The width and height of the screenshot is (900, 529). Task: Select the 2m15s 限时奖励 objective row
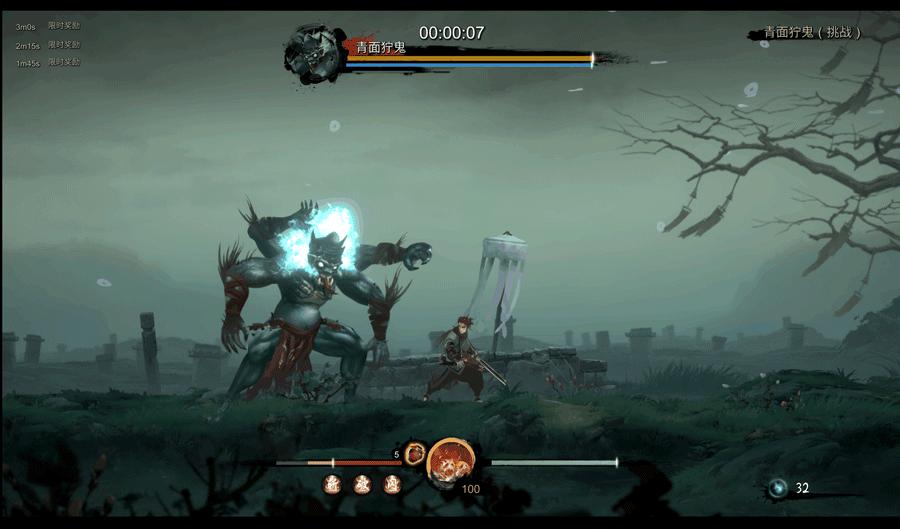[48, 45]
